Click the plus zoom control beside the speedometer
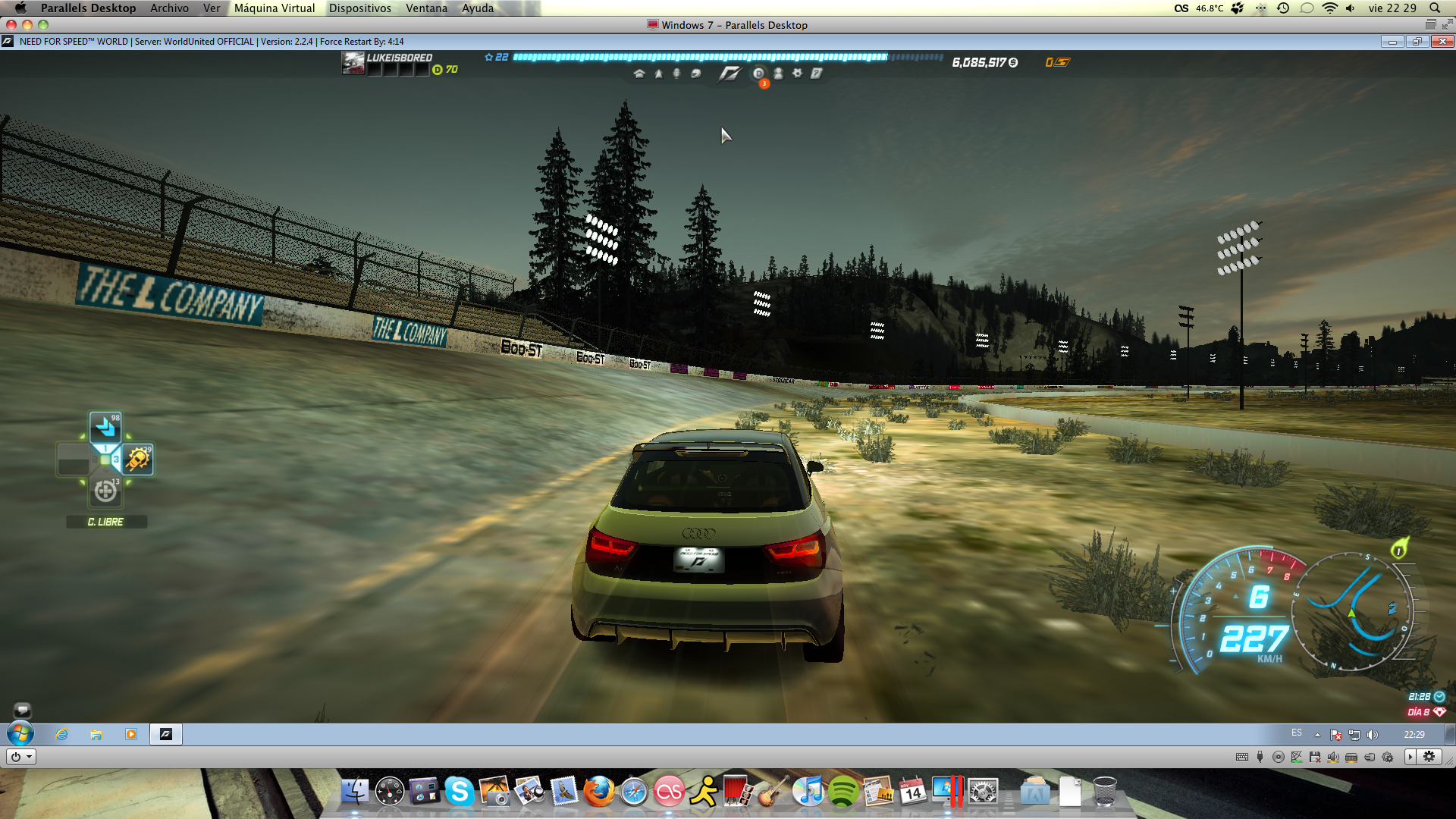 pos(1173,591)
